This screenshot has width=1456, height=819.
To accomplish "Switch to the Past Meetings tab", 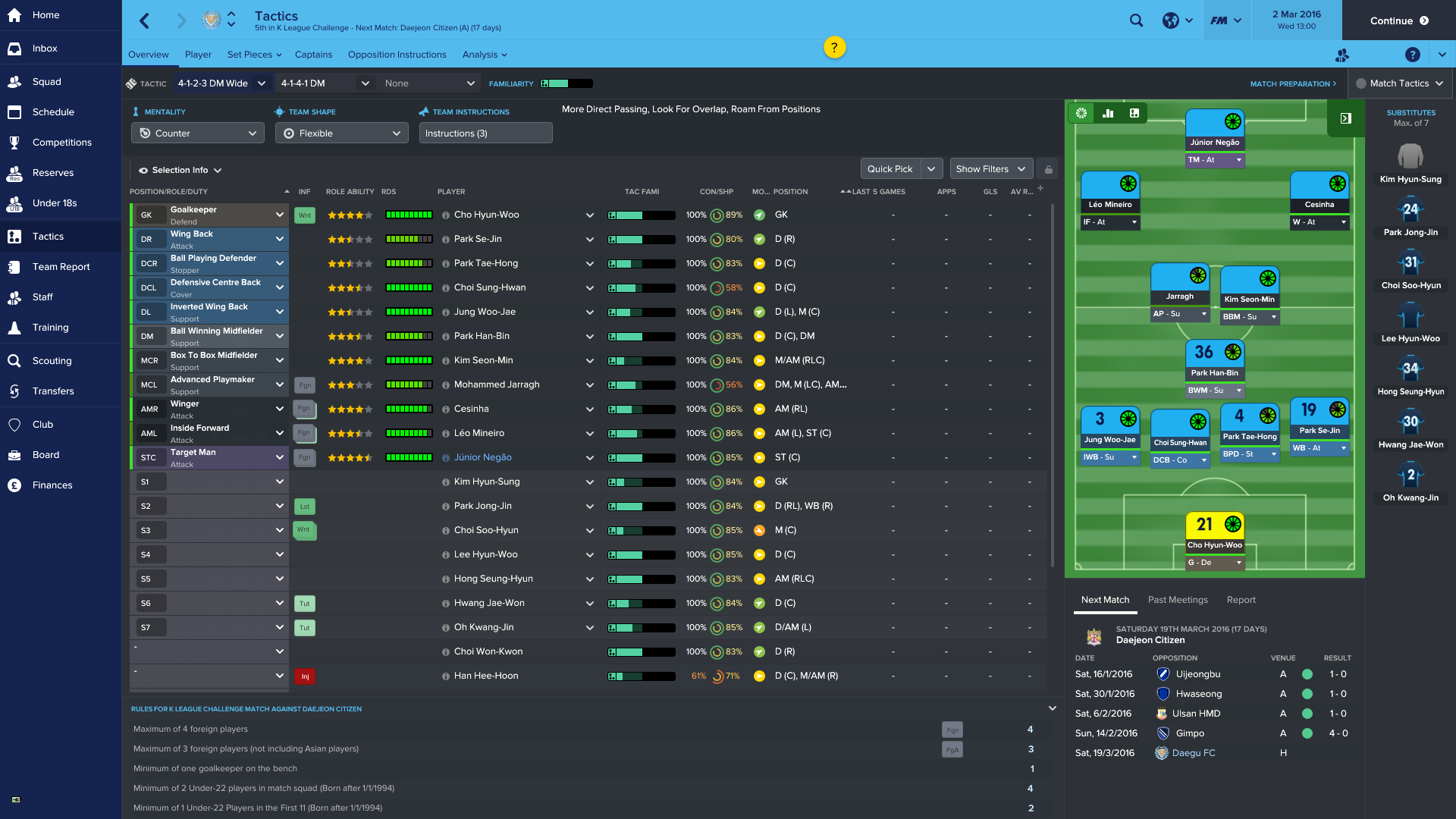I will (x=1178, y=600).
